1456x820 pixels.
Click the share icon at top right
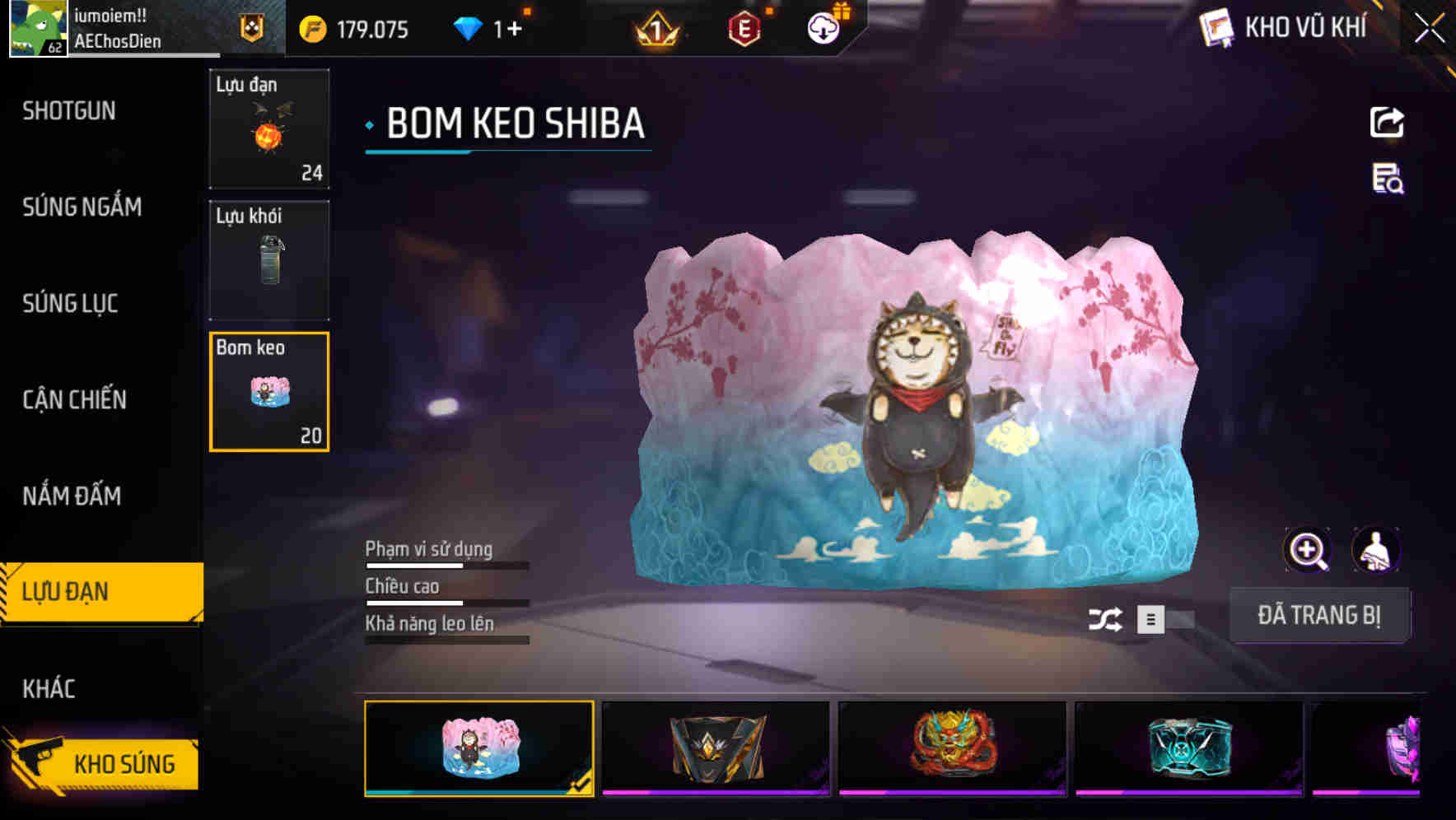(1388, 122)
